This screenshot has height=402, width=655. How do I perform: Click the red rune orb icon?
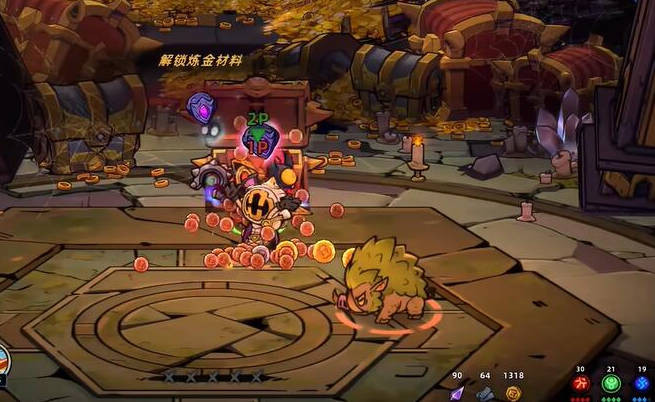tap(581, 384)
